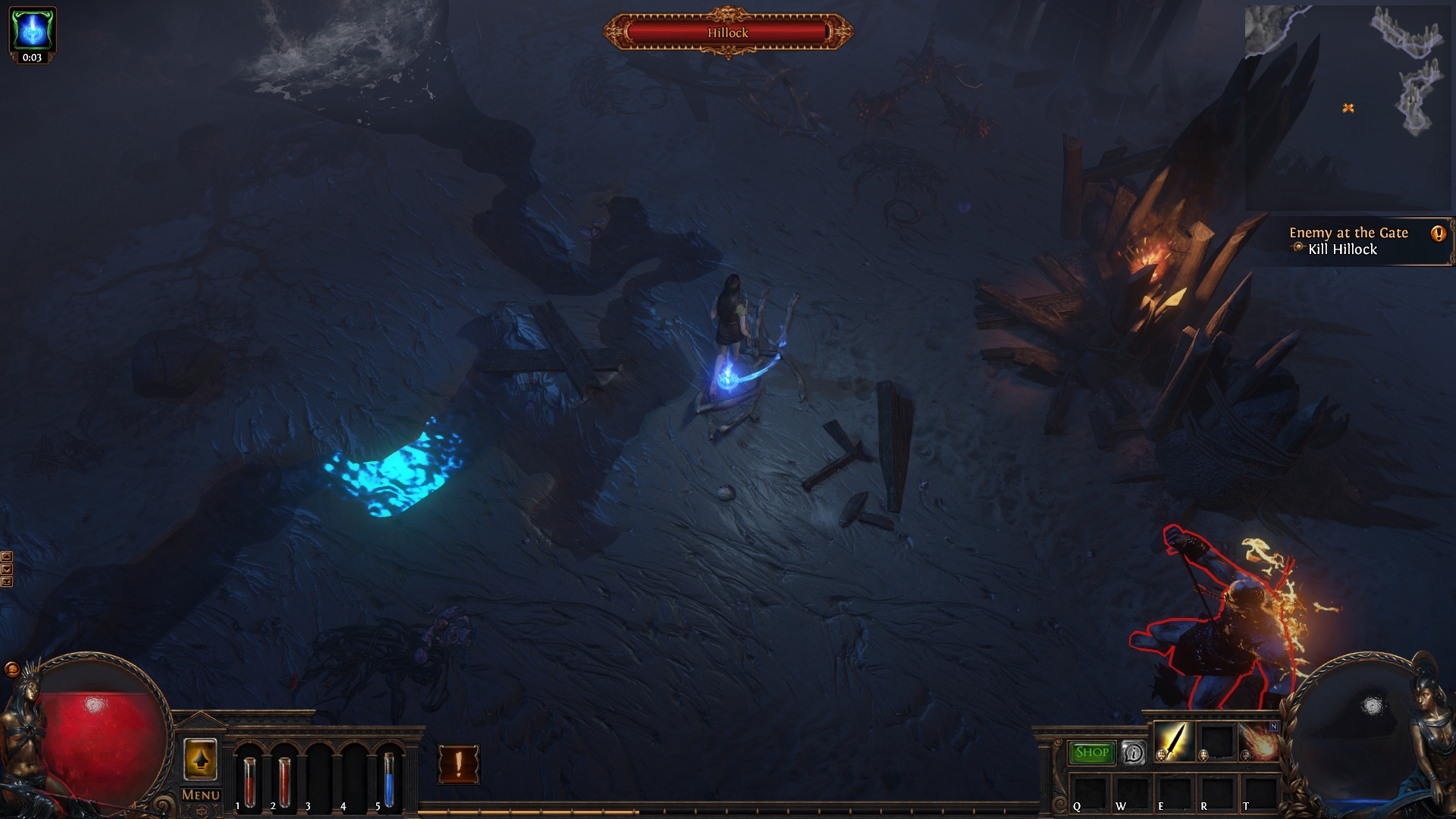Screen dimensions: 1456x819
Task: Select the glowing sword attack skill
Action: tap(1174, 741)
